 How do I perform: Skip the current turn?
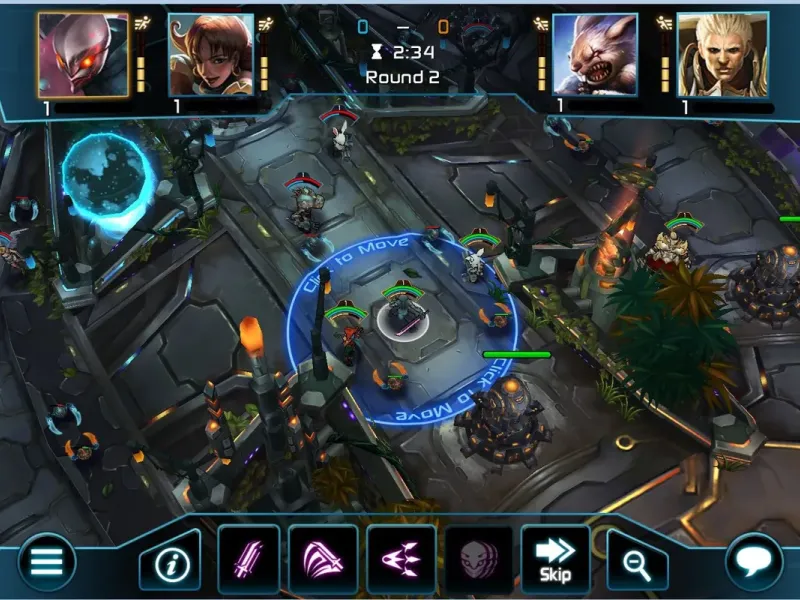click(x=554, y=558)
